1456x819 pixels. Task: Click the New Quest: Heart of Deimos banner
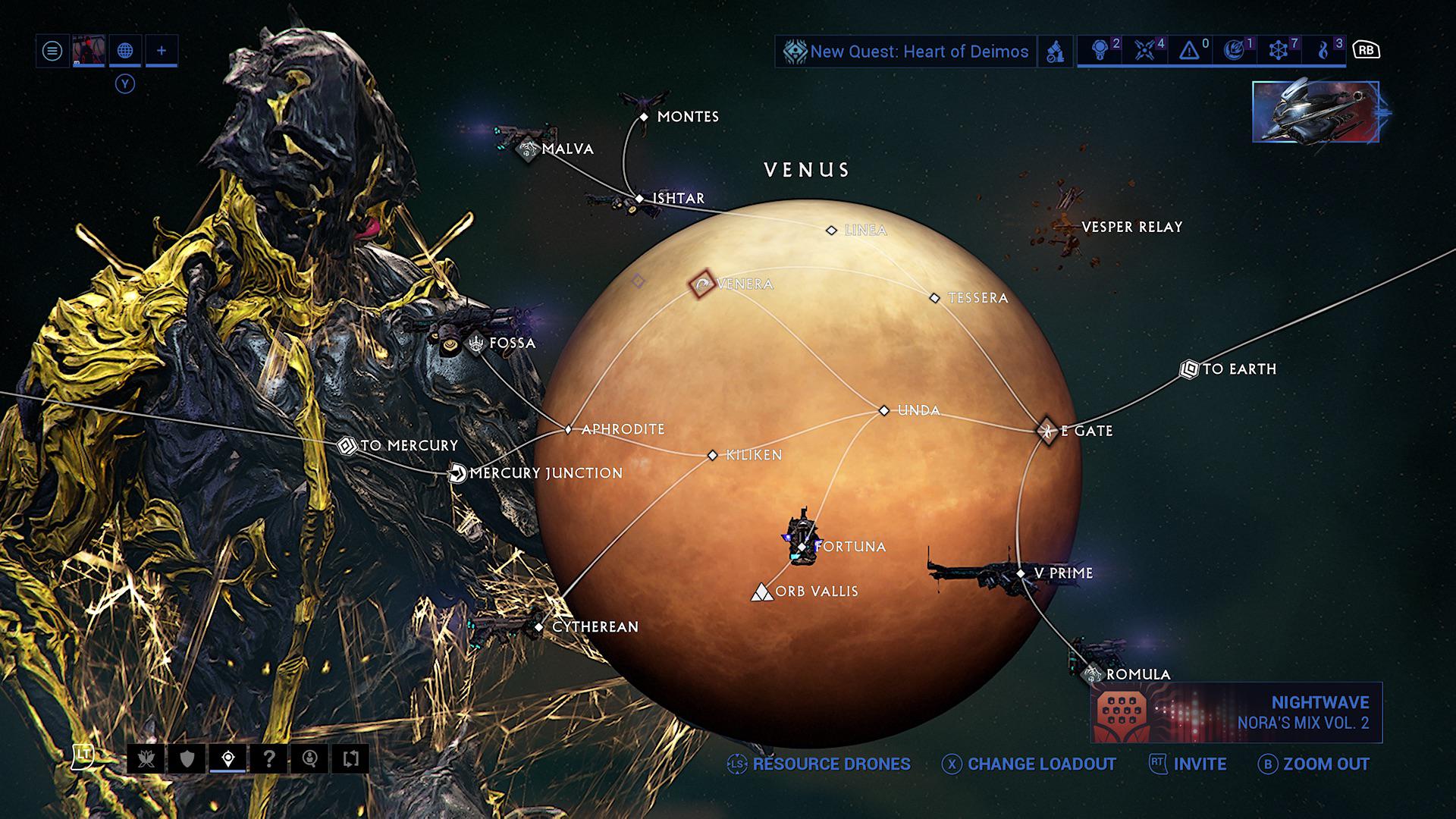coord(906,52)
